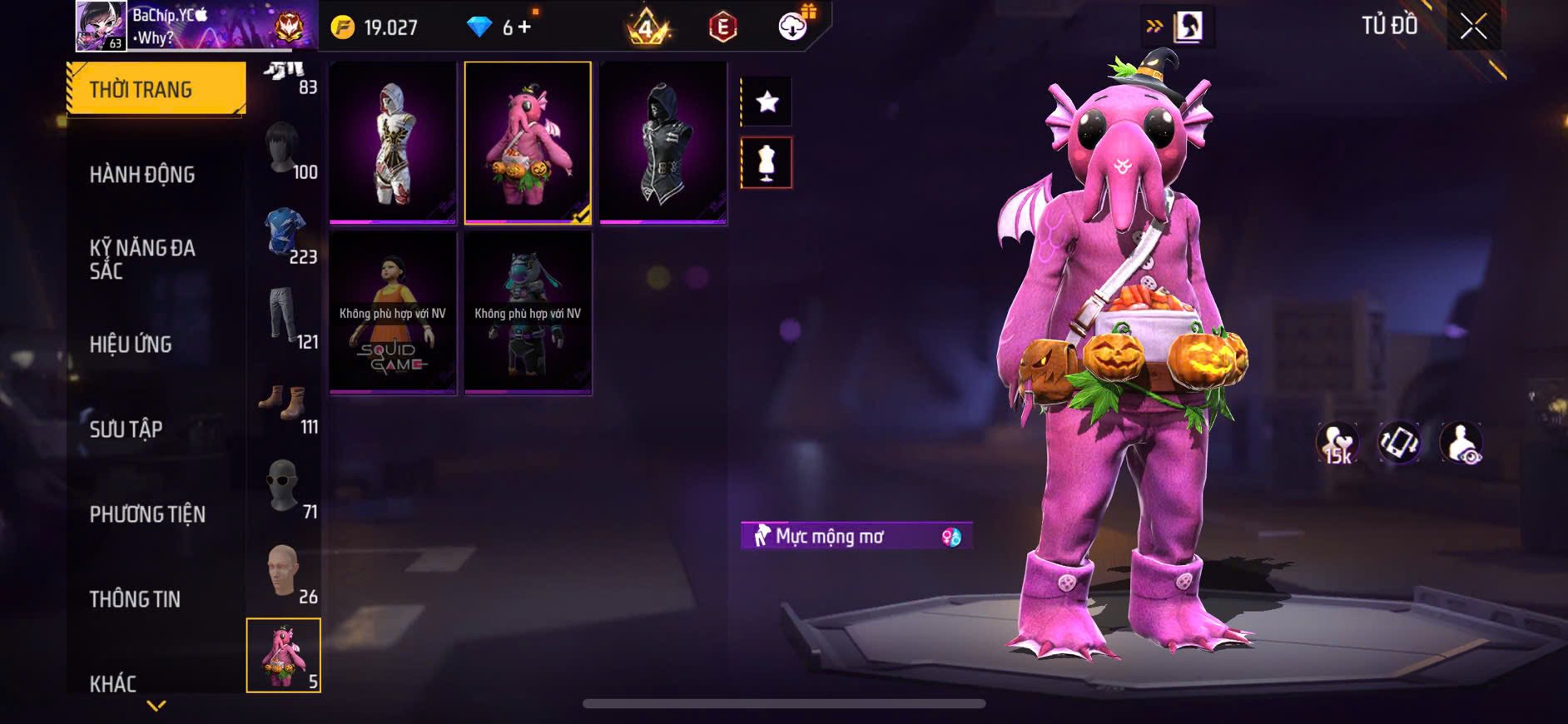
Task: Open the brown boots shoes subcategory
Action: (284, 405)
